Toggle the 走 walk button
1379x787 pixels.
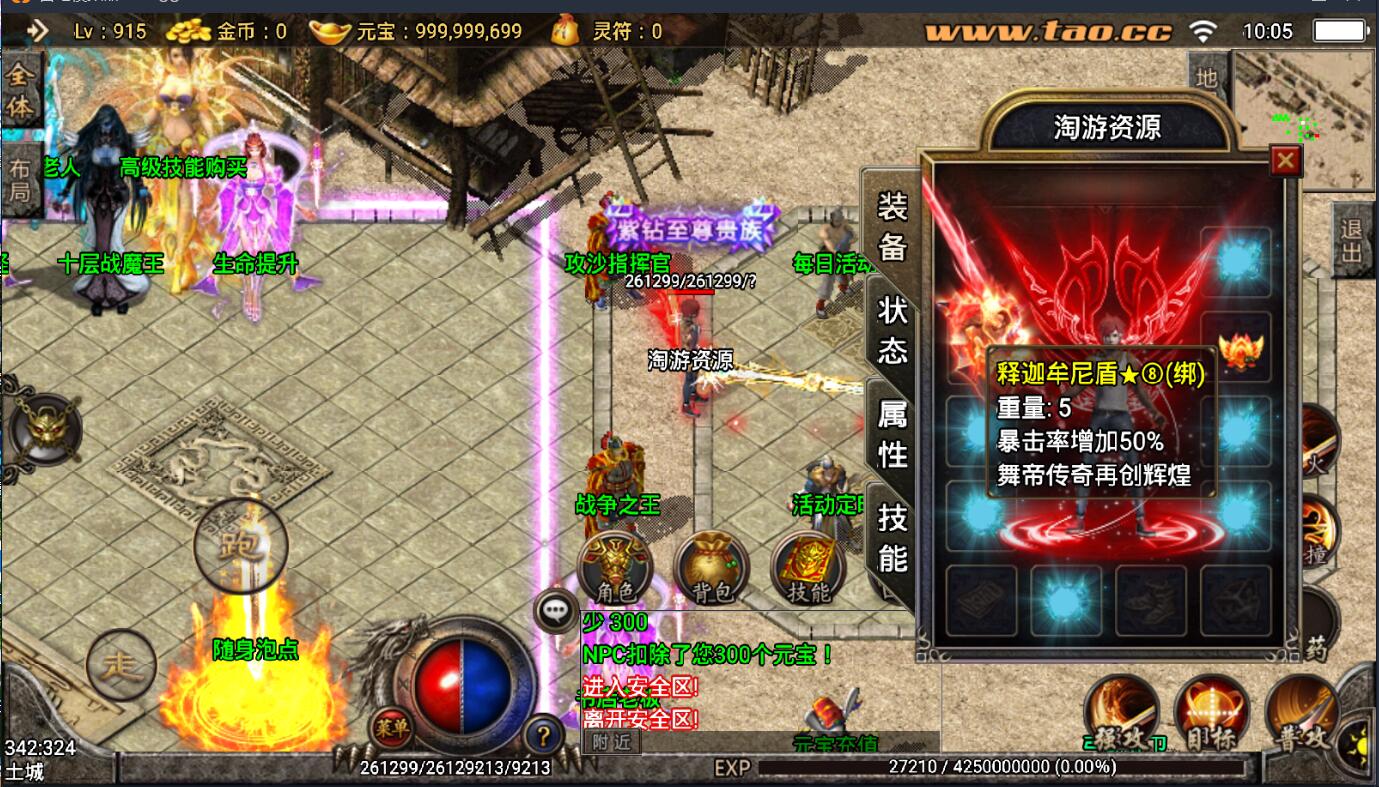121,664
